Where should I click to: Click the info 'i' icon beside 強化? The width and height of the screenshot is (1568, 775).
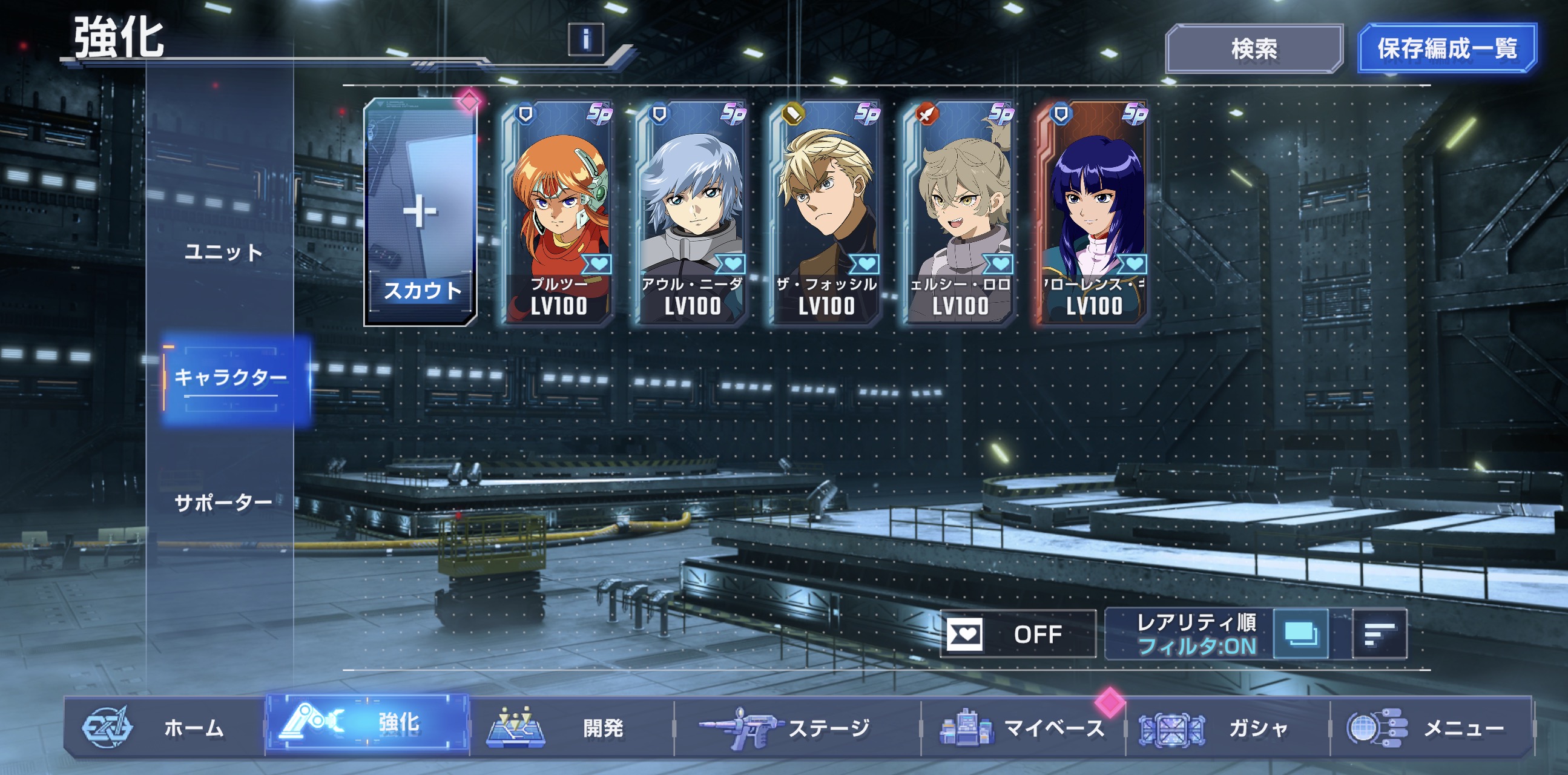(585, 39)
